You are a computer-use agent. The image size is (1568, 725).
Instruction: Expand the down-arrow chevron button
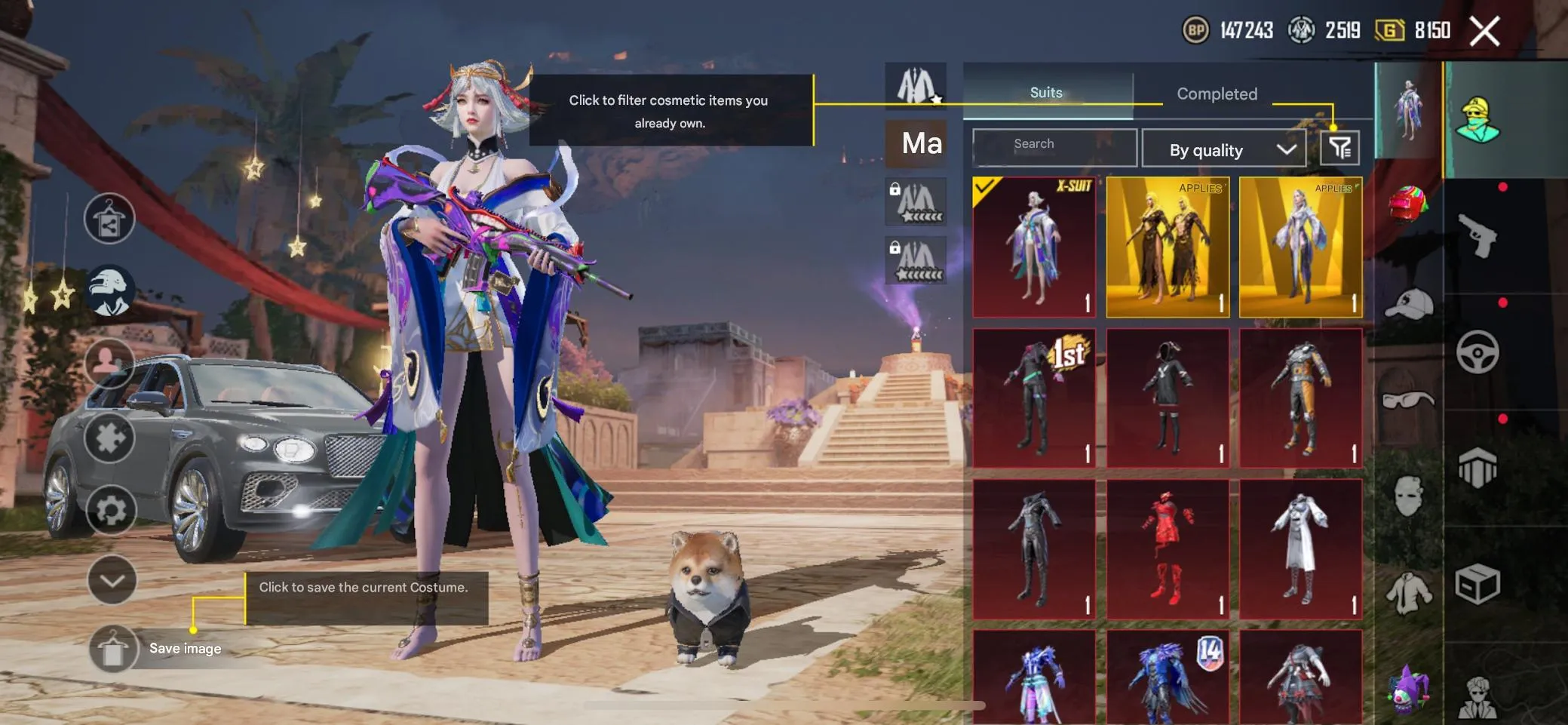[x=112, y=580]
